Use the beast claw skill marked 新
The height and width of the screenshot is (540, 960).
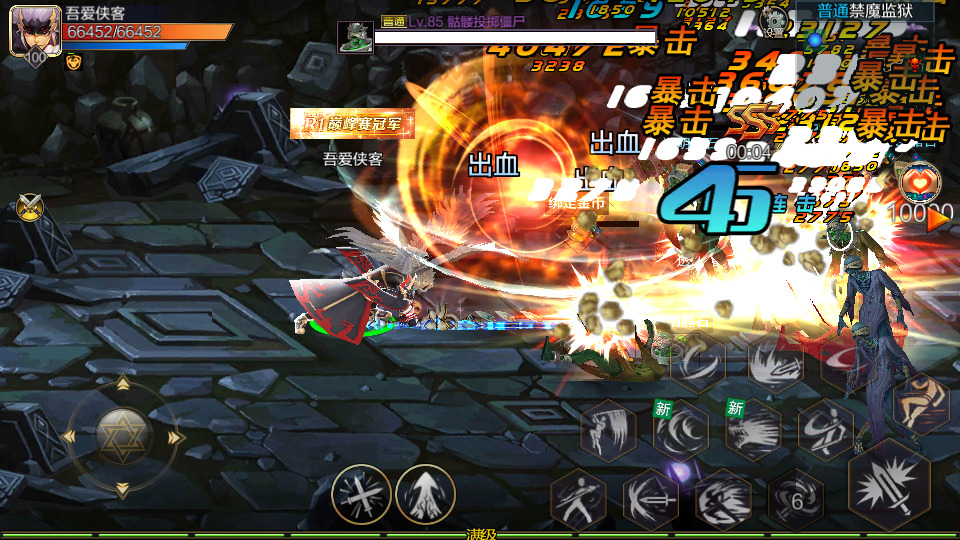point(754,430)
